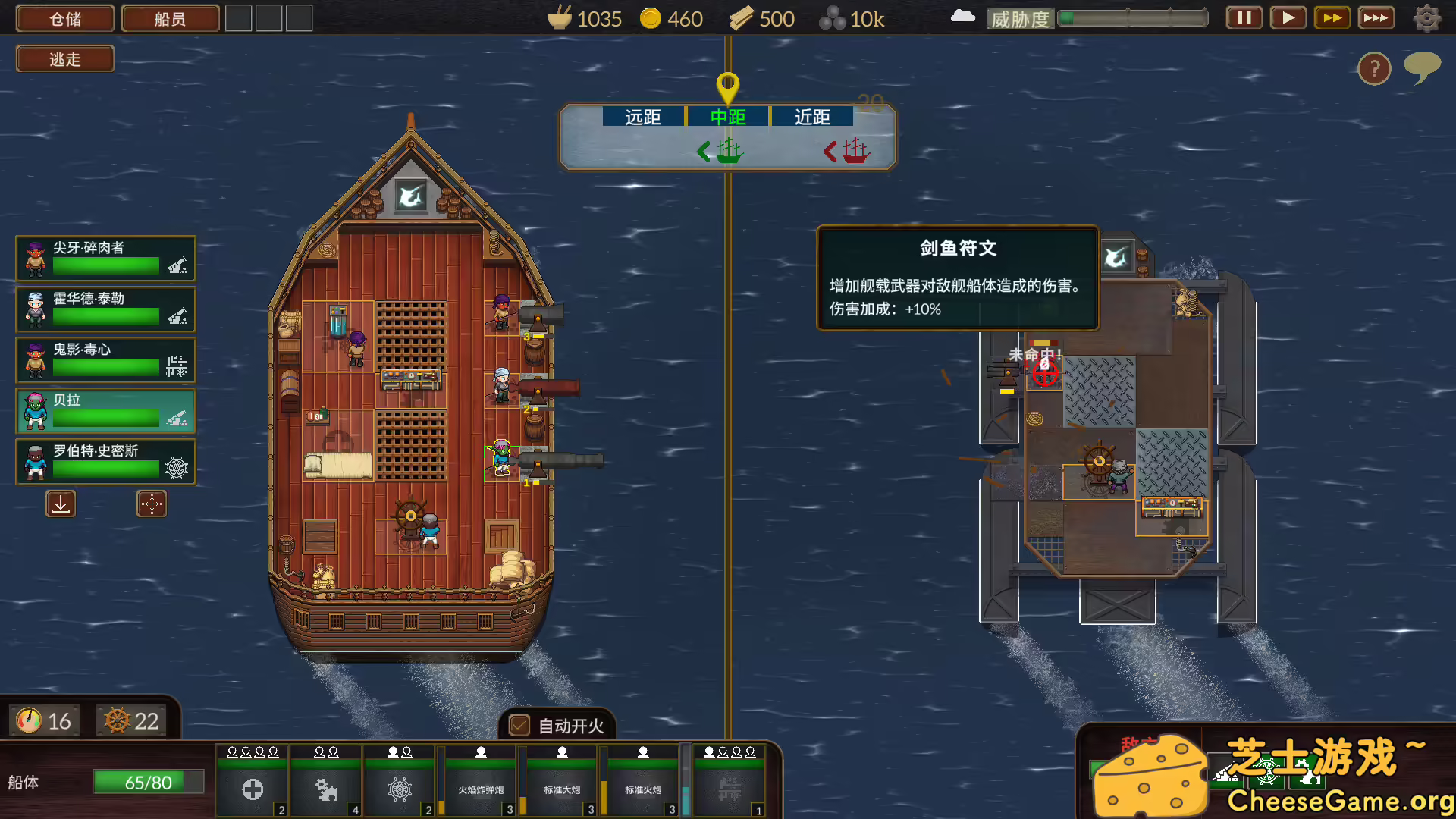Select crew member 贝拉 from sidebar
Viewport: 1456px width, 819px height.
pos(105,411)
